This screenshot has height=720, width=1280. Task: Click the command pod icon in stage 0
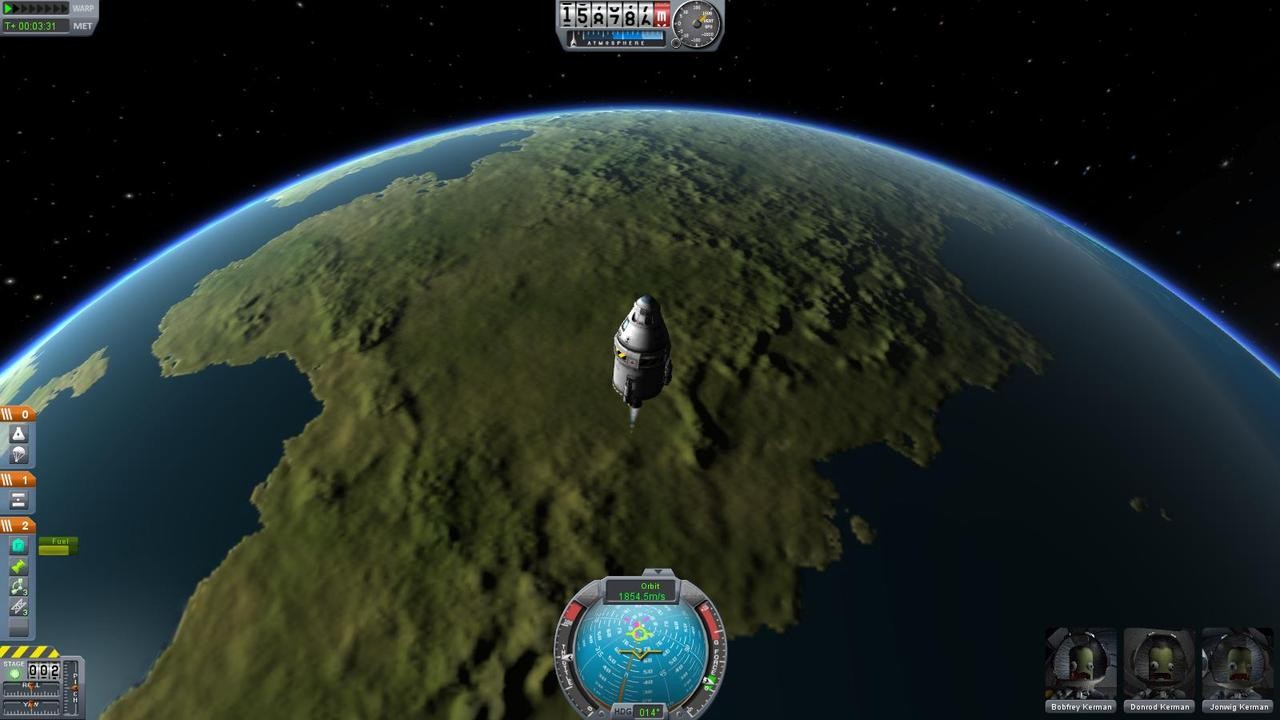pos(18,432)
